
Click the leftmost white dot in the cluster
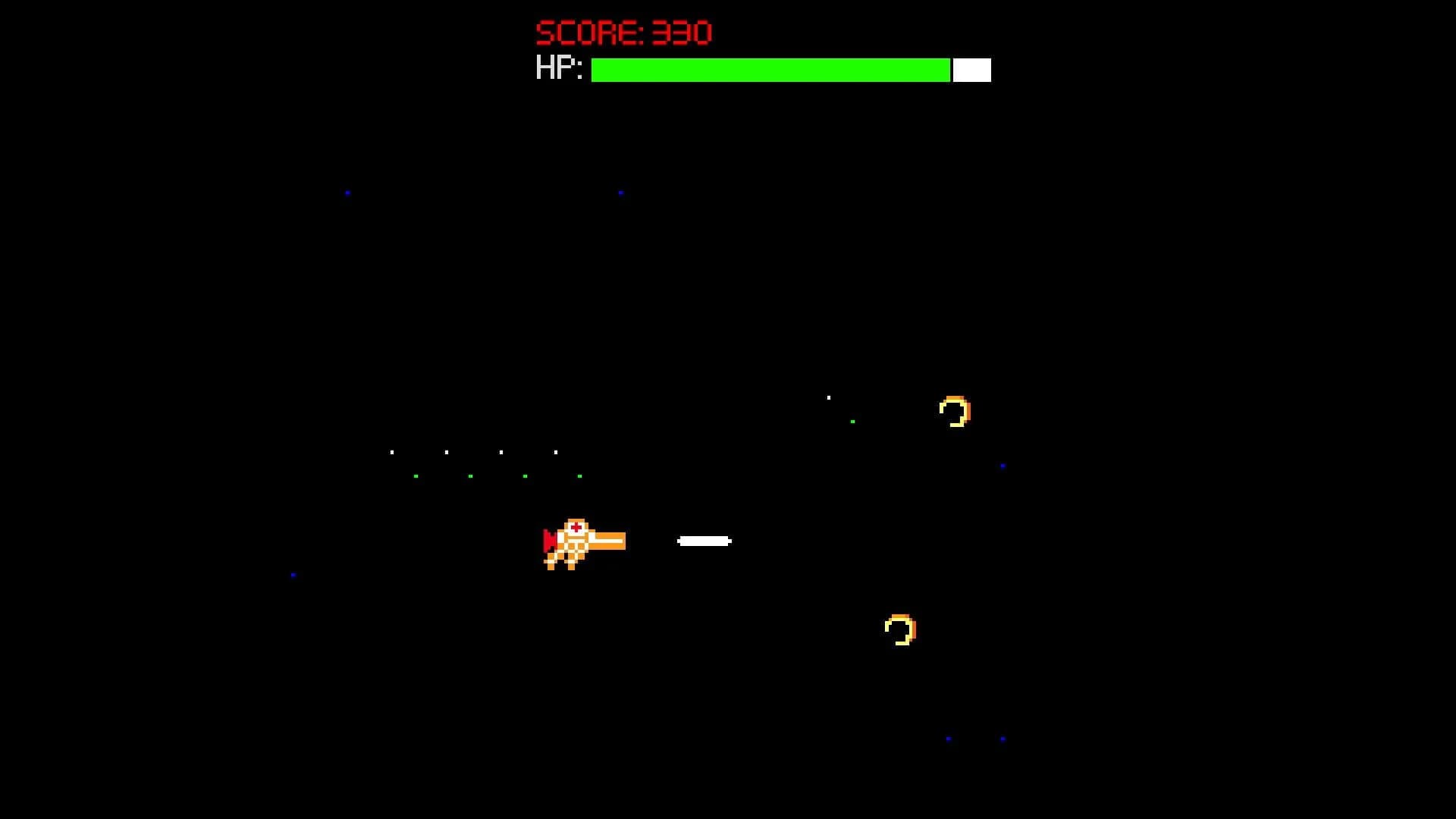(391, 451)
